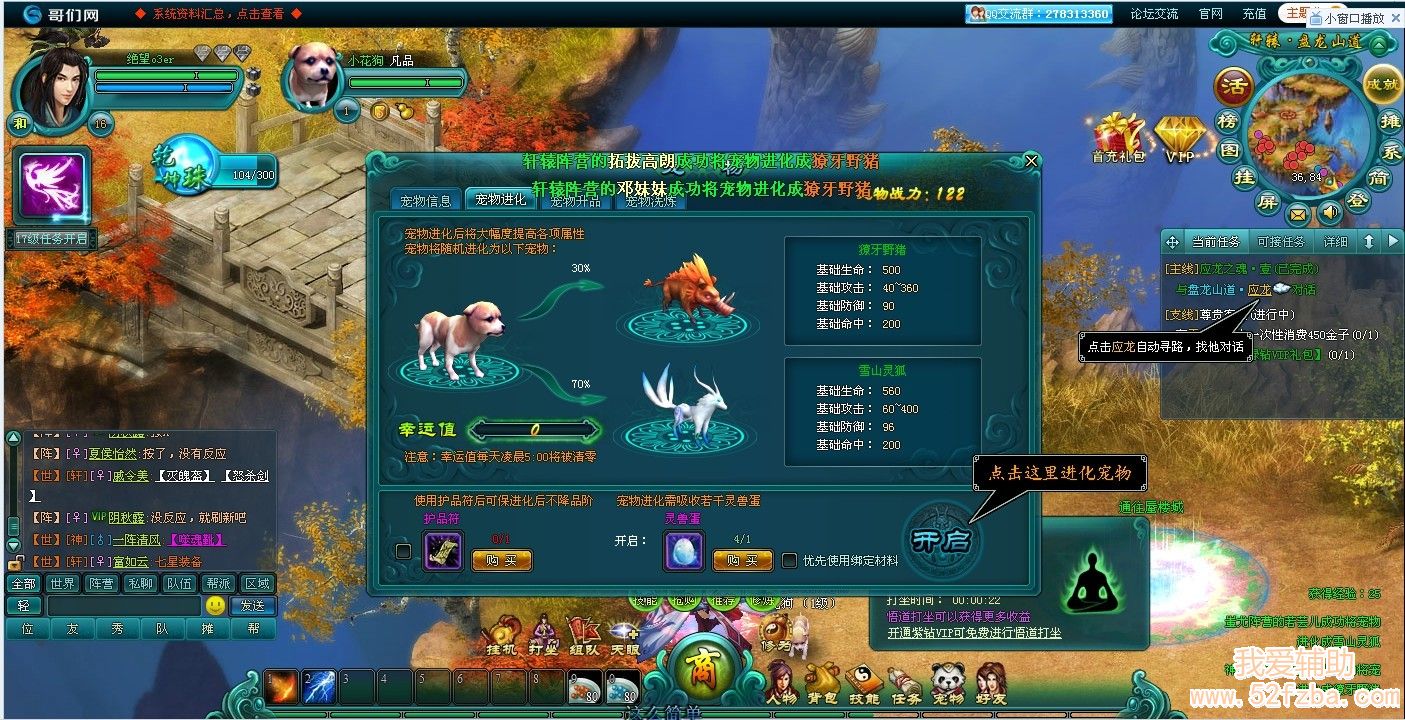The image size is (1405, 720).
Task: Click the 开启 button to evolve the pet
Action: click(x=939, y=540)
